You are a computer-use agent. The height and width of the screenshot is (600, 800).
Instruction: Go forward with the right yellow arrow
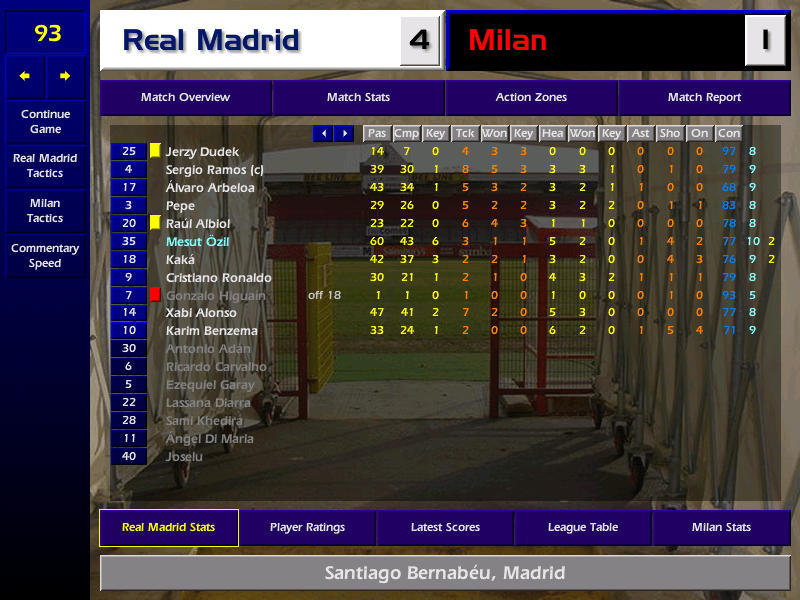pos(65,76)
